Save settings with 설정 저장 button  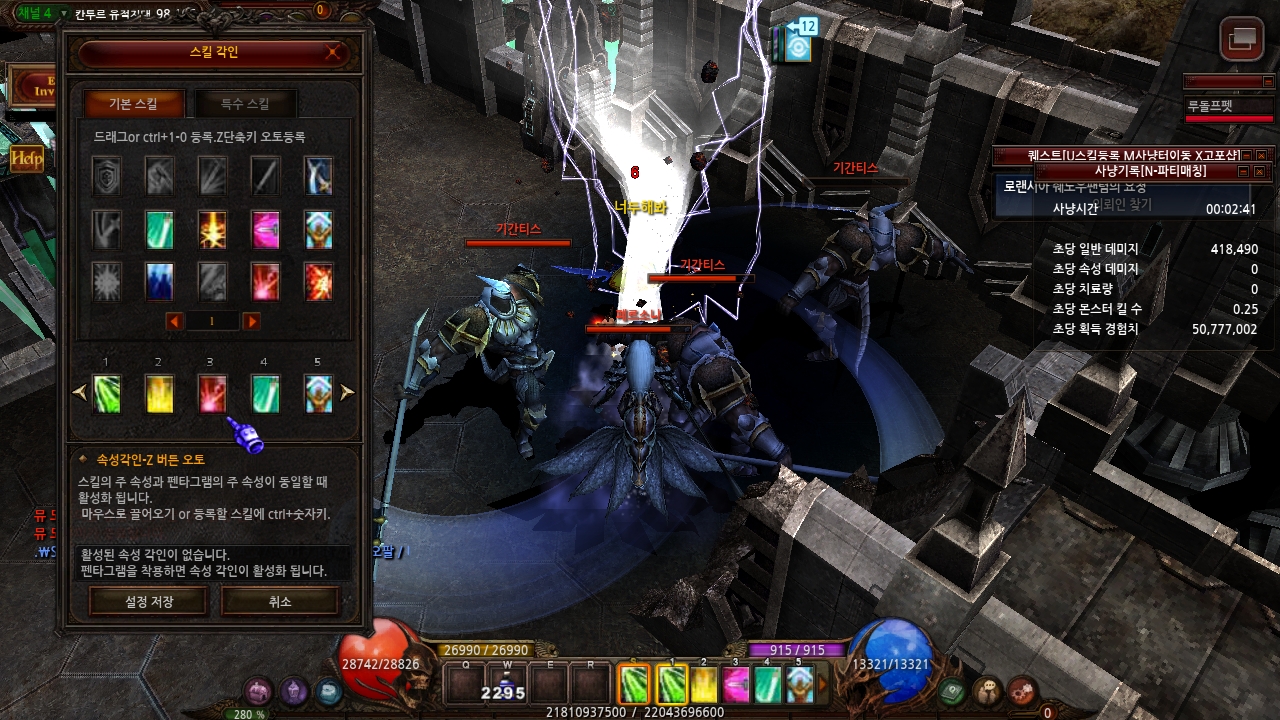148,601
